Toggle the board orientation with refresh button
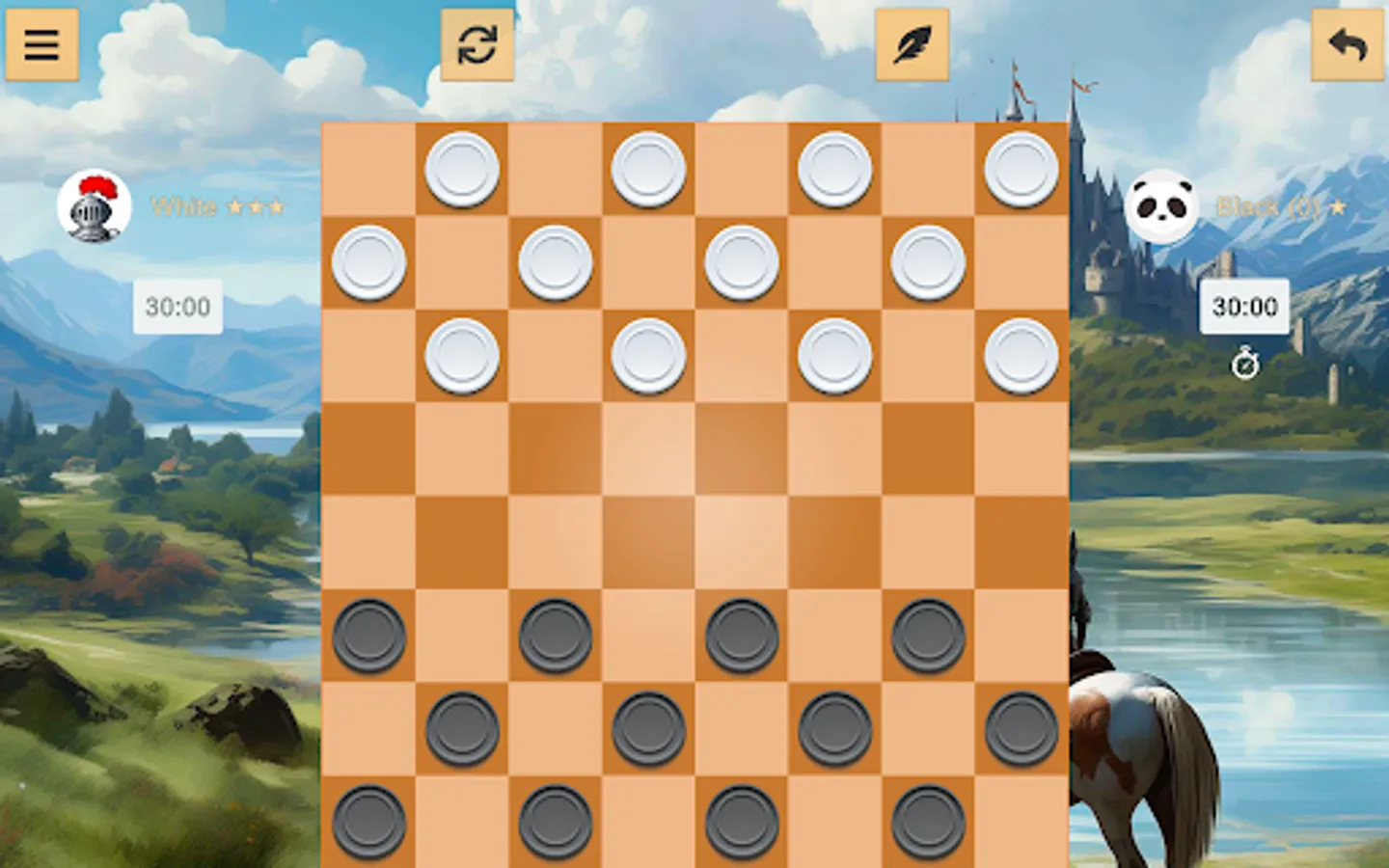Screen dimensions: 1389x868 coord(477,44)
